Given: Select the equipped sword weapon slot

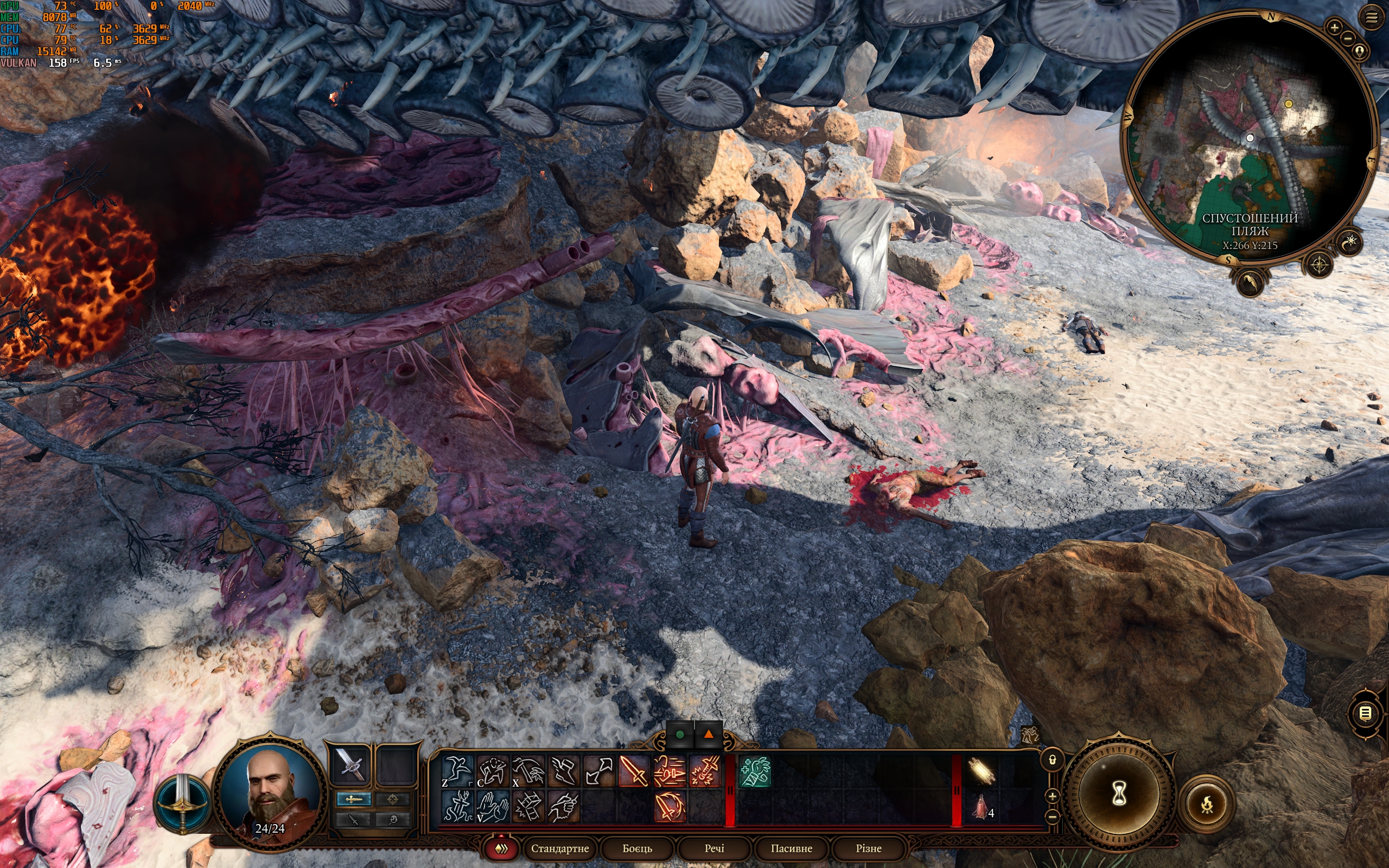Looking at the screenshot, I should [350, 765].
